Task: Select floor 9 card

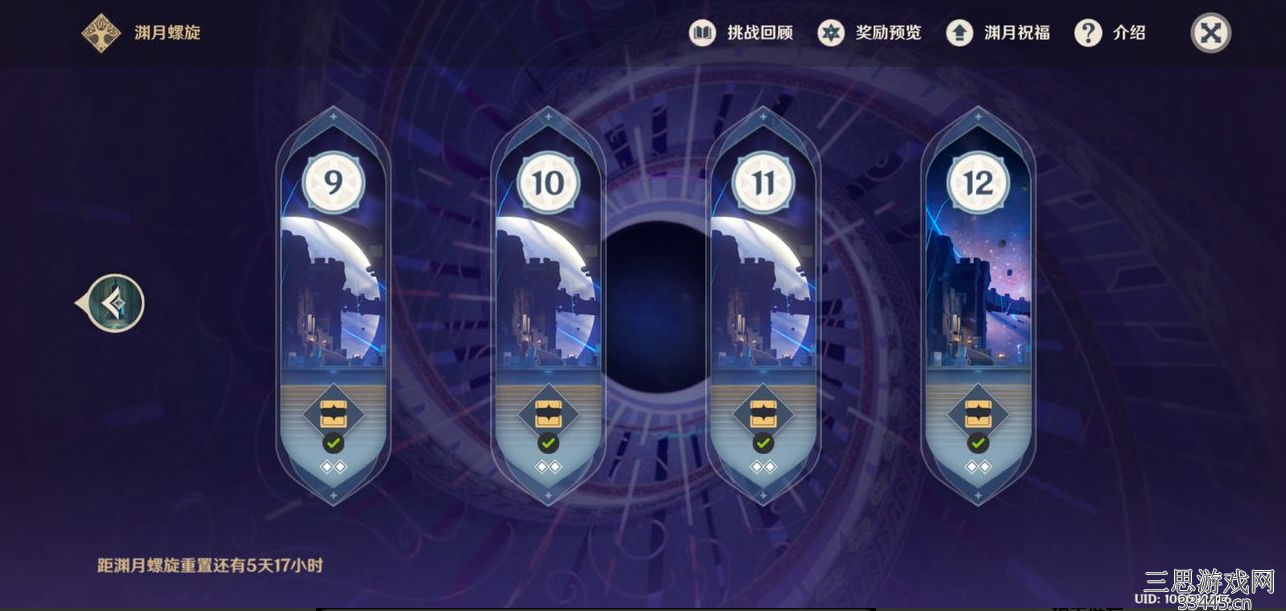Action: point(333,290)
